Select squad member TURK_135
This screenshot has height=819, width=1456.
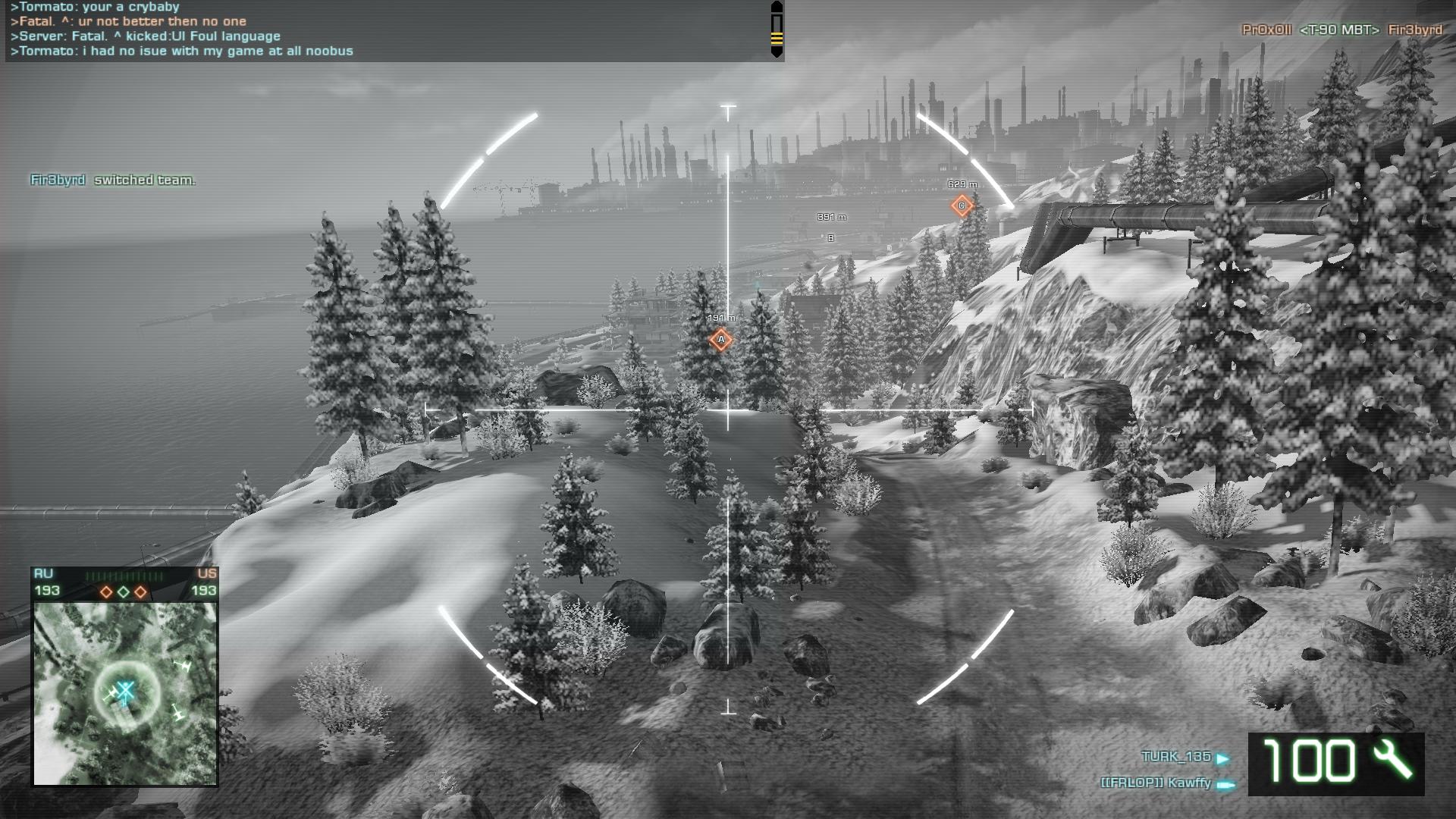(x=1176, y=757)
